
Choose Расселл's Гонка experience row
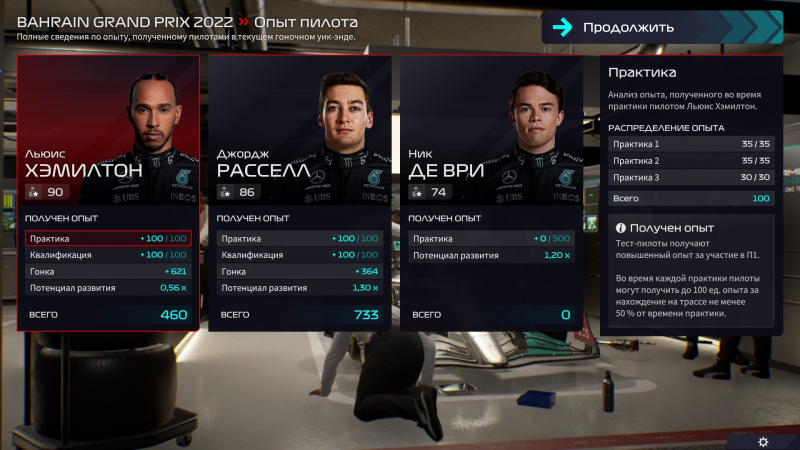[x=299, y=271]
